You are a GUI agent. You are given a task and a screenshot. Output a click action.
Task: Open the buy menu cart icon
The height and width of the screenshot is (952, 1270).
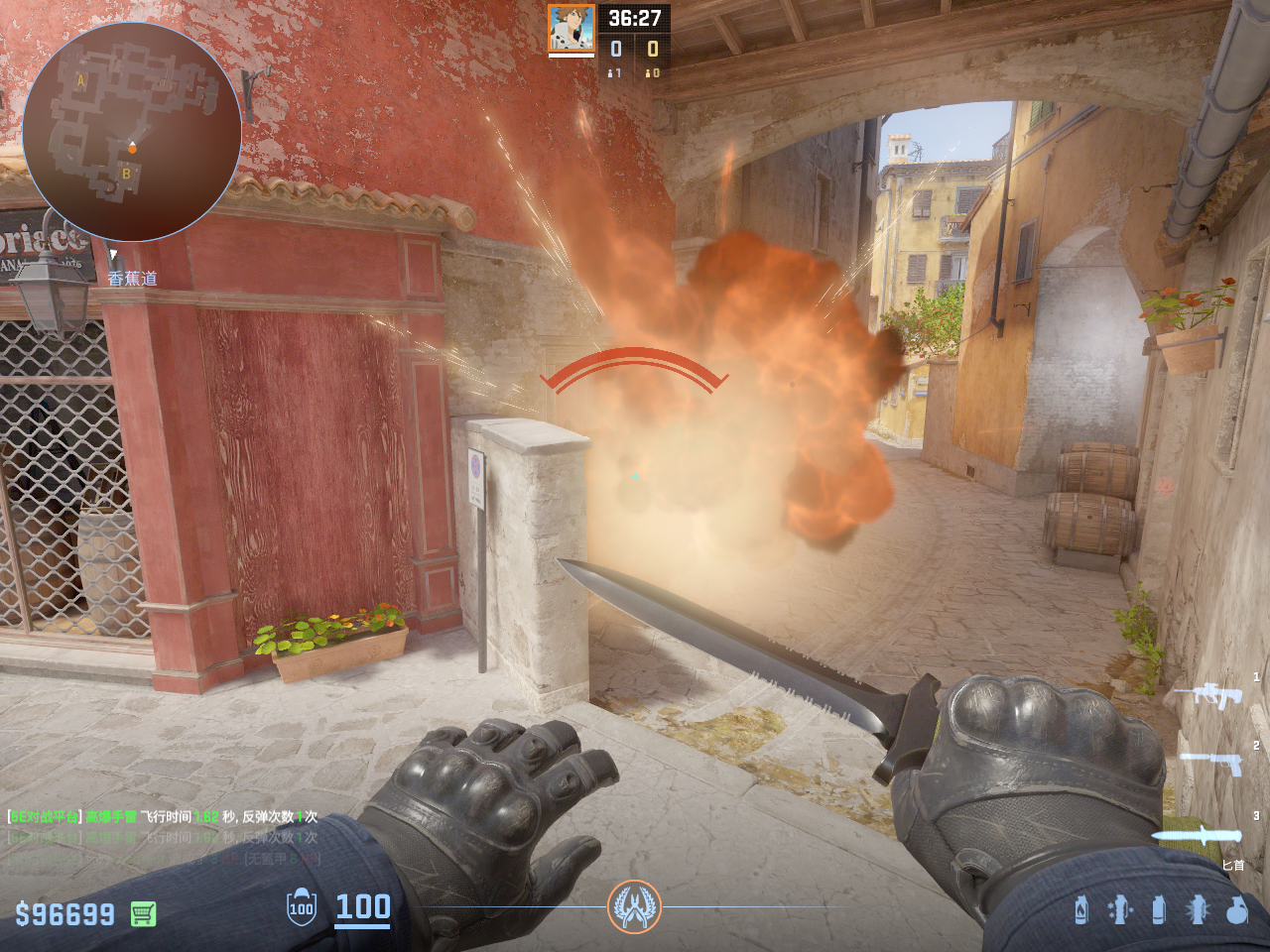pyautogui.click(x=143, y=913)
